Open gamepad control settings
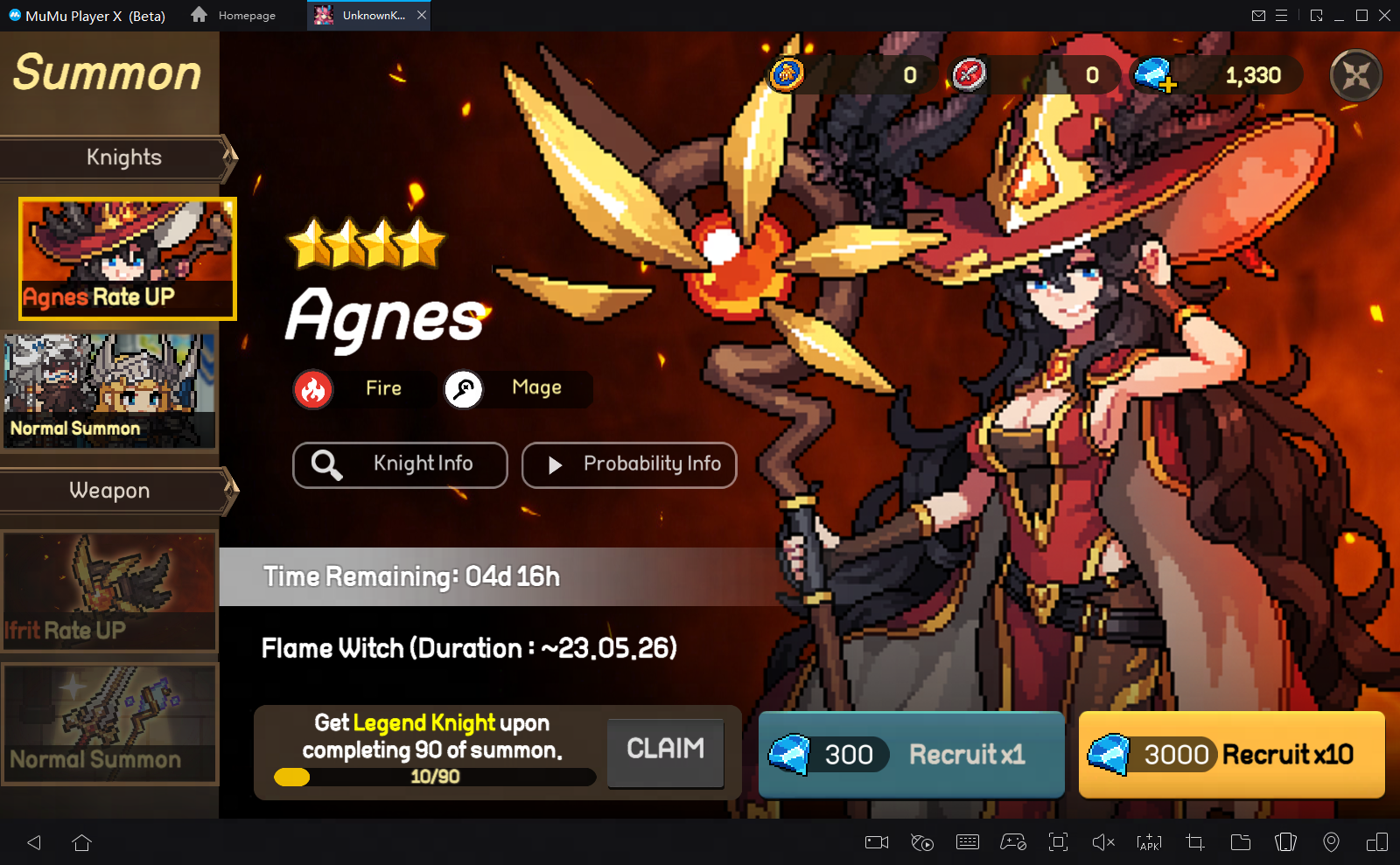This screenshot has width=1400, height=865. 1012,842
